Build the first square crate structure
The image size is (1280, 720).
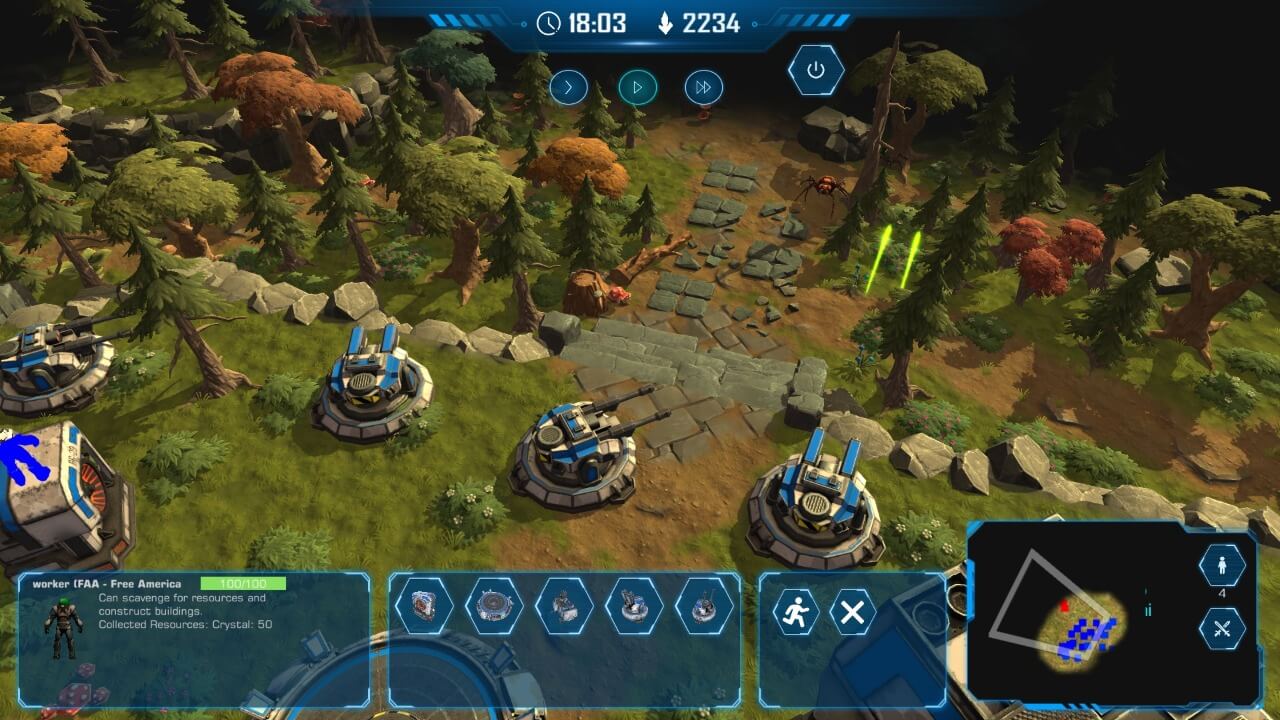[424, 606]
